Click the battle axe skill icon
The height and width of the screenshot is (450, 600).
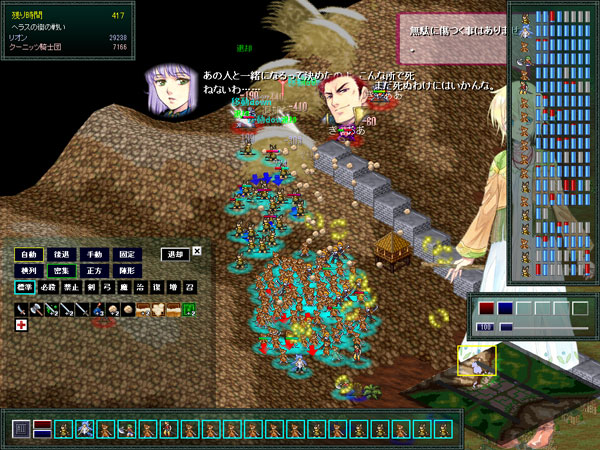tap(36, 310)
